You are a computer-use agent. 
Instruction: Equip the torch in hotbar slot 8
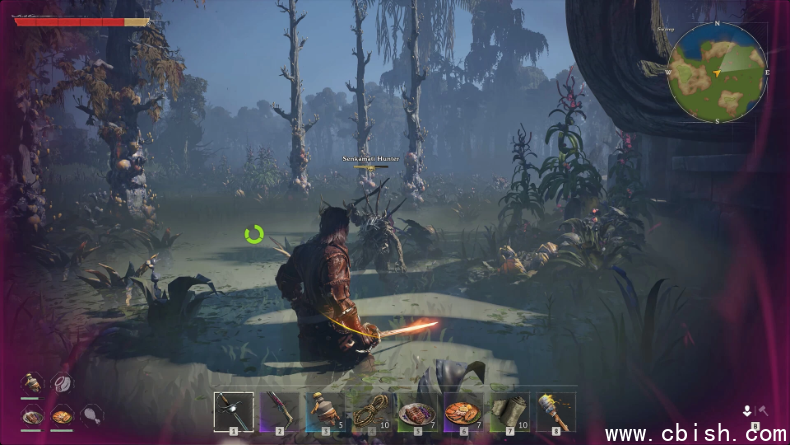555,411
